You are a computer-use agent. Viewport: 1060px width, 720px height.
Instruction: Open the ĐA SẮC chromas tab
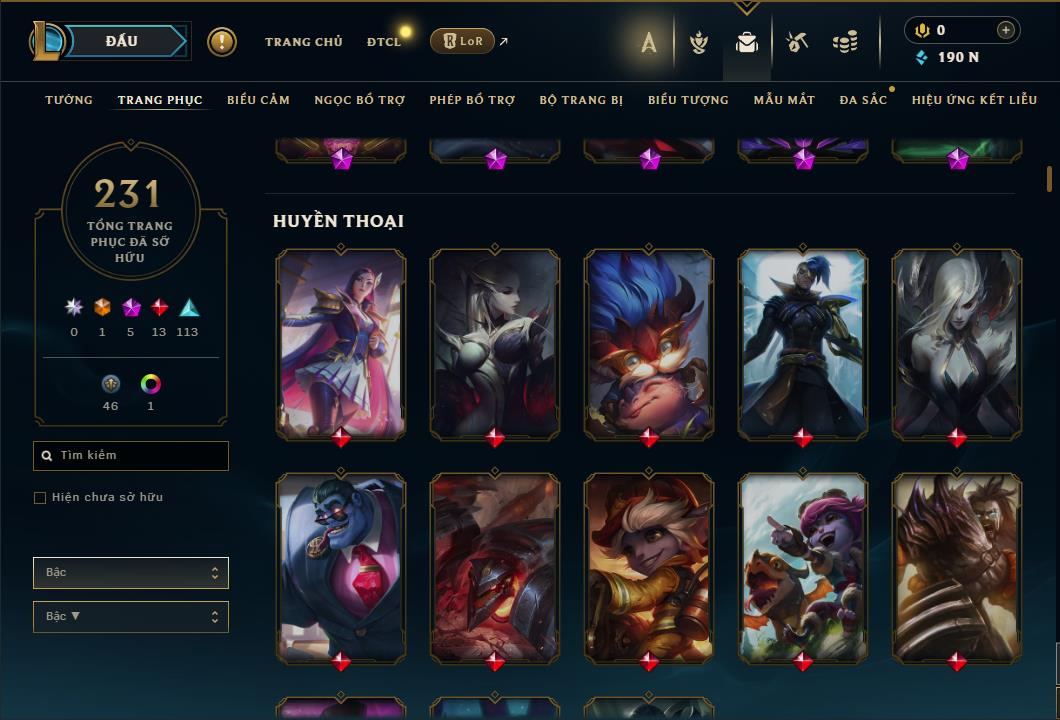pos(863,100)
